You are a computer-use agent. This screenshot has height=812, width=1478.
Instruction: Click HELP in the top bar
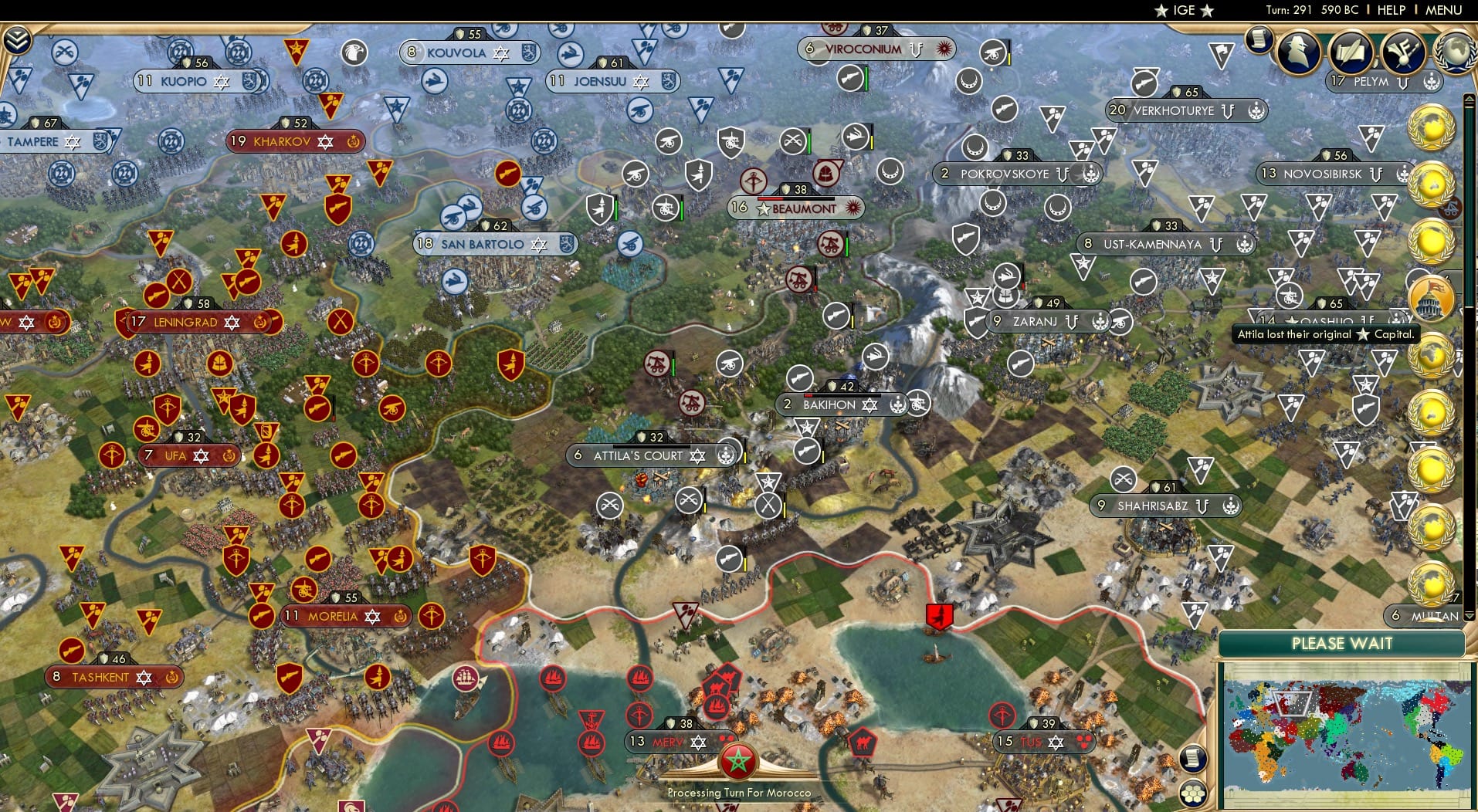pyautogui.click(x=1390, y=10)
